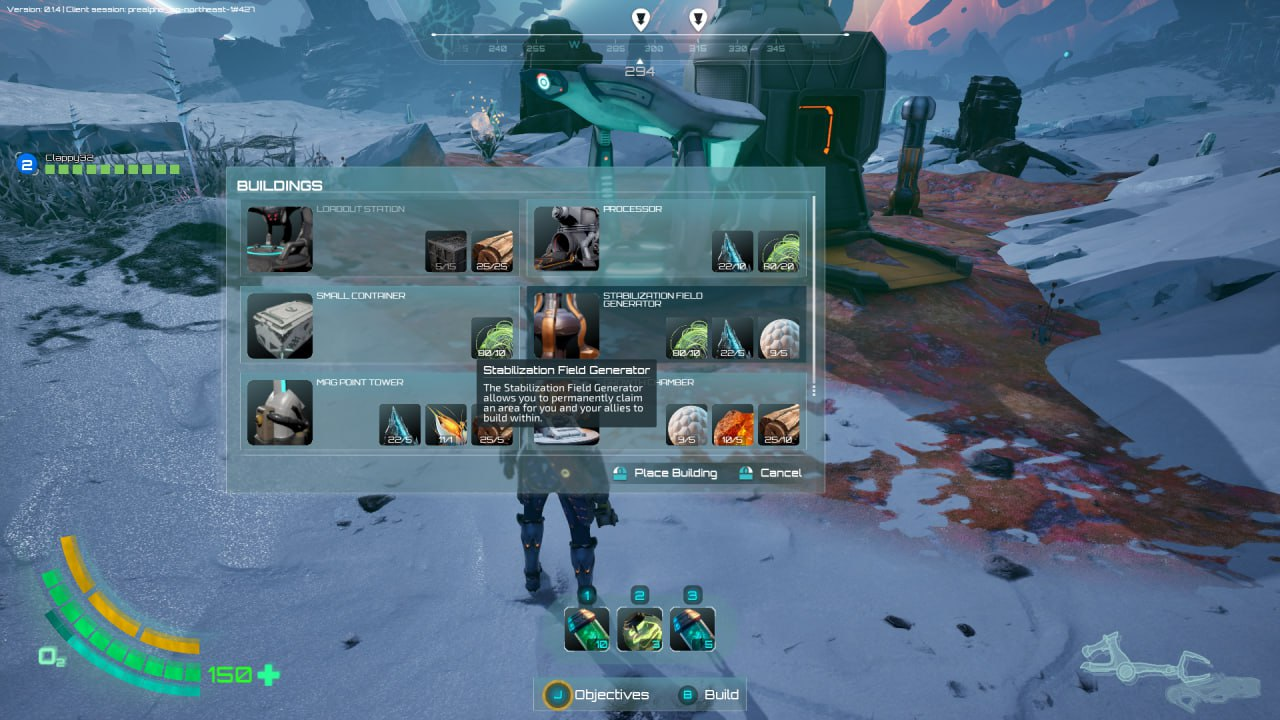Open the Build menu from bottom bar
Viewport: 1280px width, 720px height.
(x=709, y=695)
